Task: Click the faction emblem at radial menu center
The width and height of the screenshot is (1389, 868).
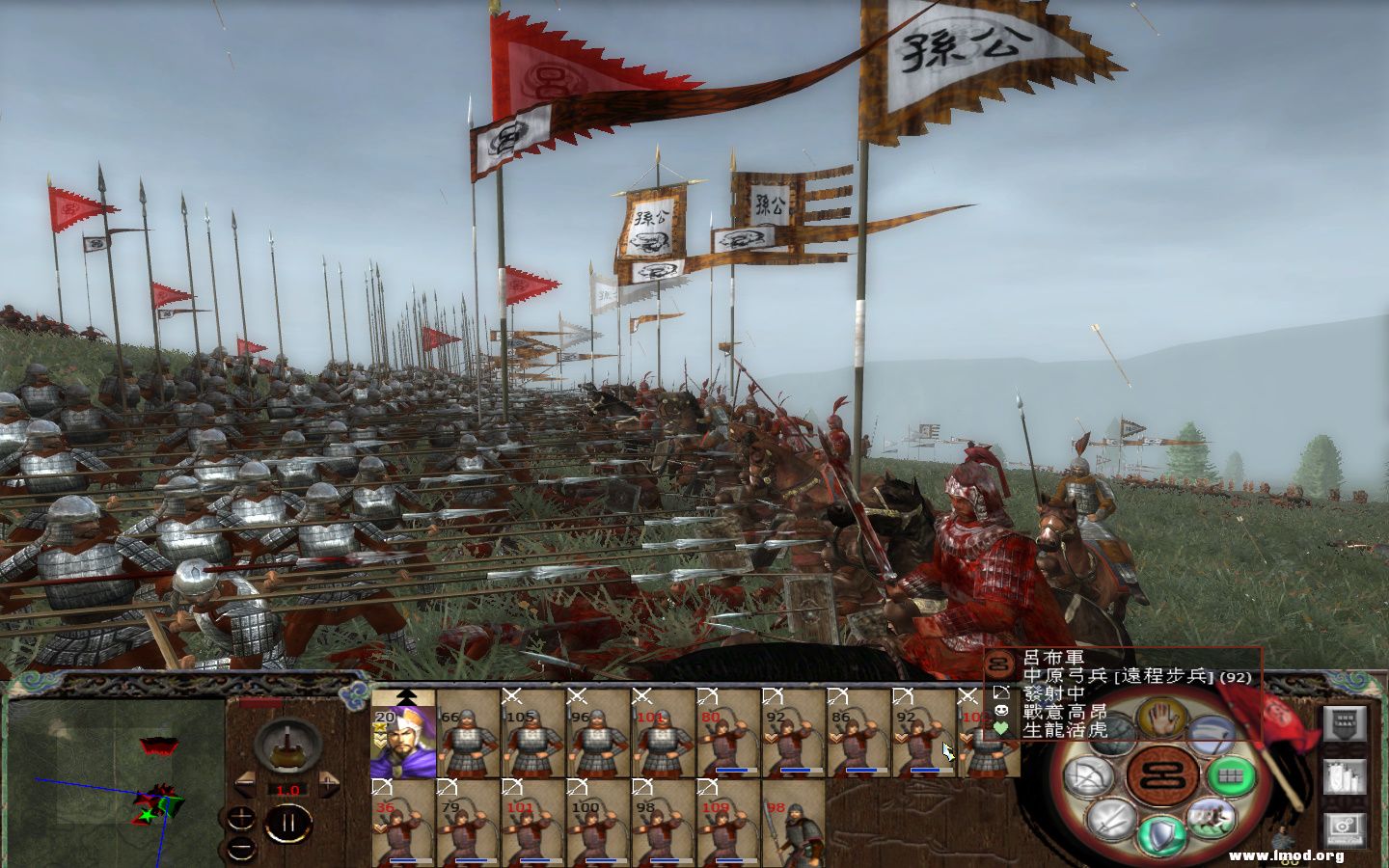Action: click(x=1160, y=776)
